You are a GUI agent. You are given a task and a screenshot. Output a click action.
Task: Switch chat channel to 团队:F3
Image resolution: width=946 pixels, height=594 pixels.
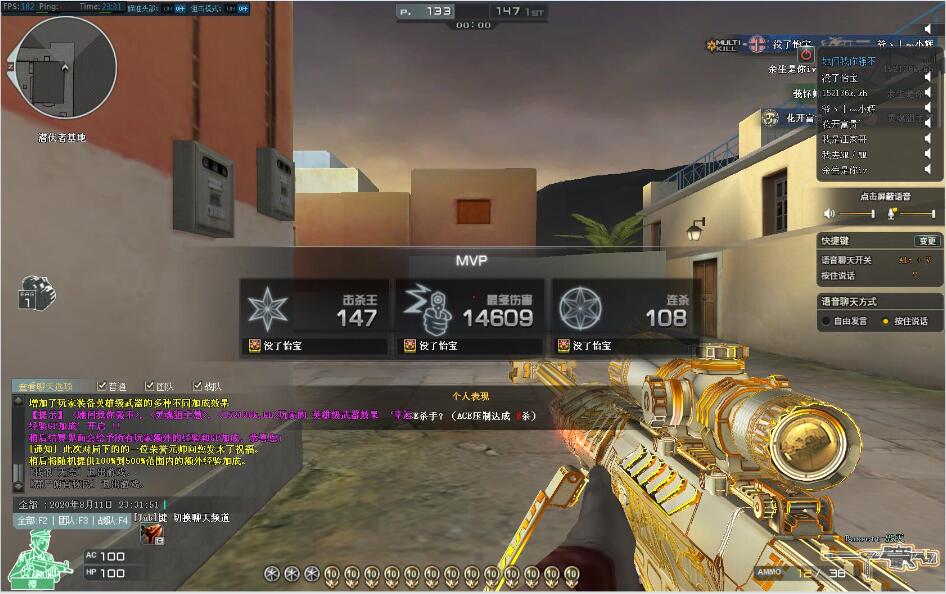[x=74, y=520]
